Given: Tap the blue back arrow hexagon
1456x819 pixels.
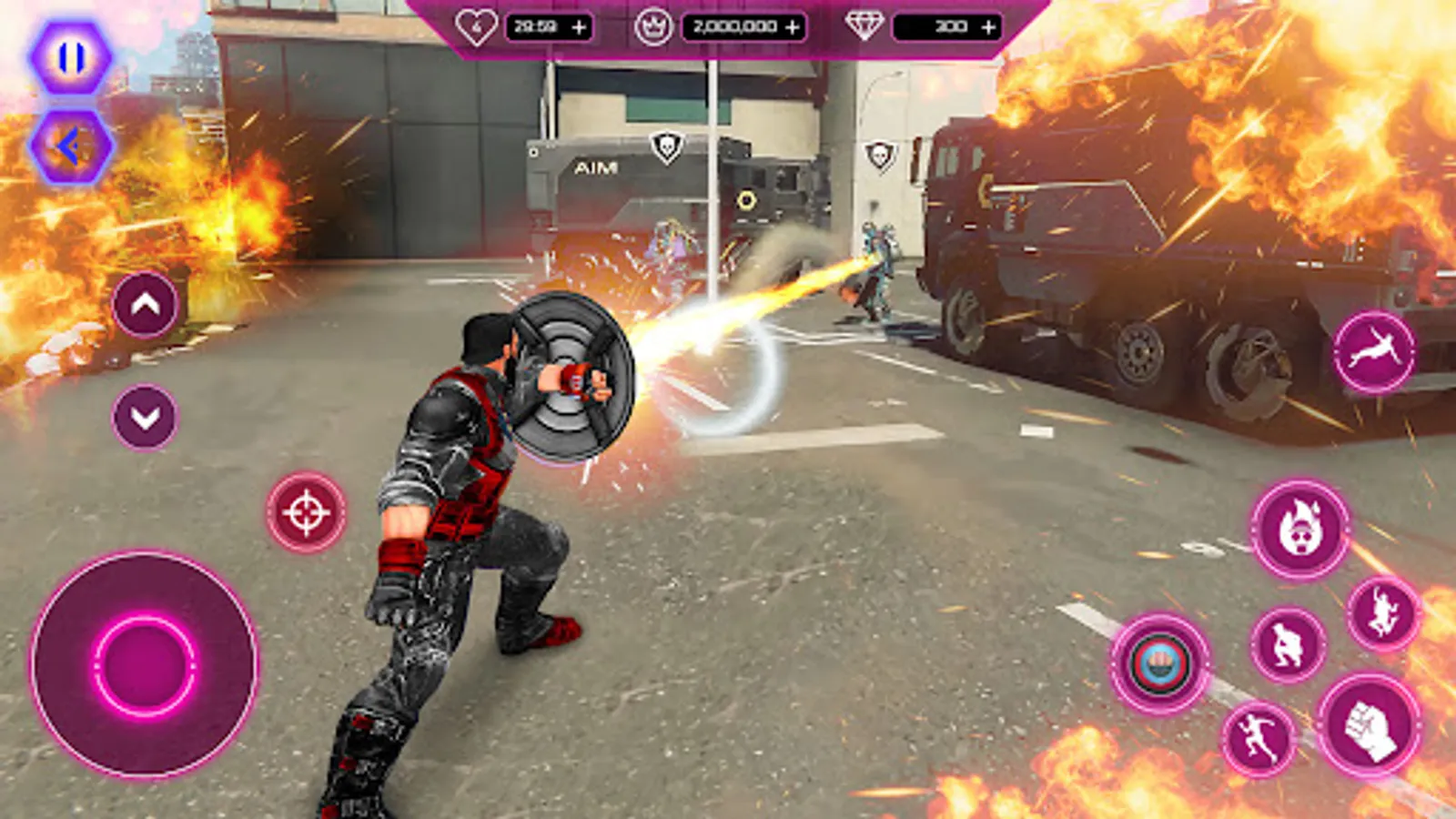Looking at the screenshot, I should (71, 146).
